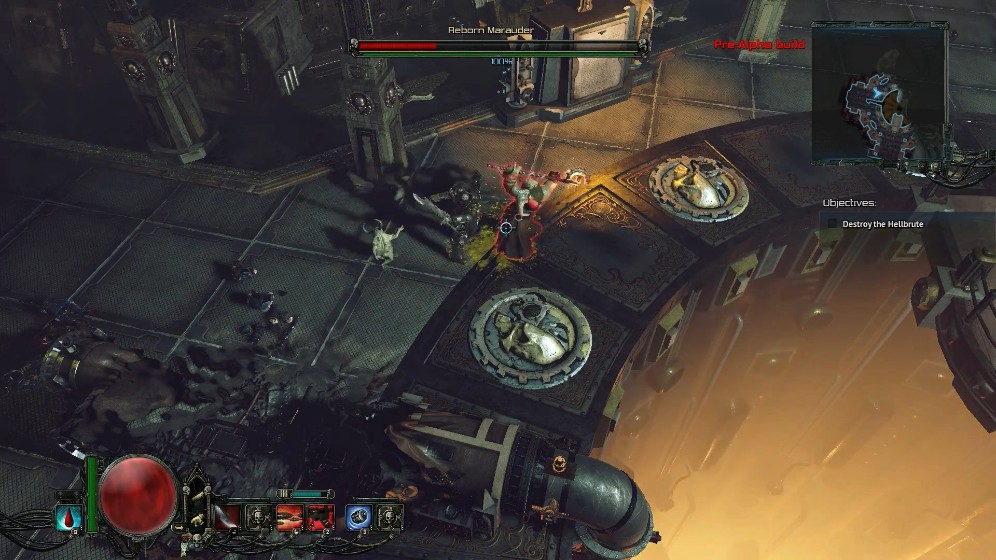
Task: Select the Destroy the Hellbrute objective
Action: tap(882, 224)
